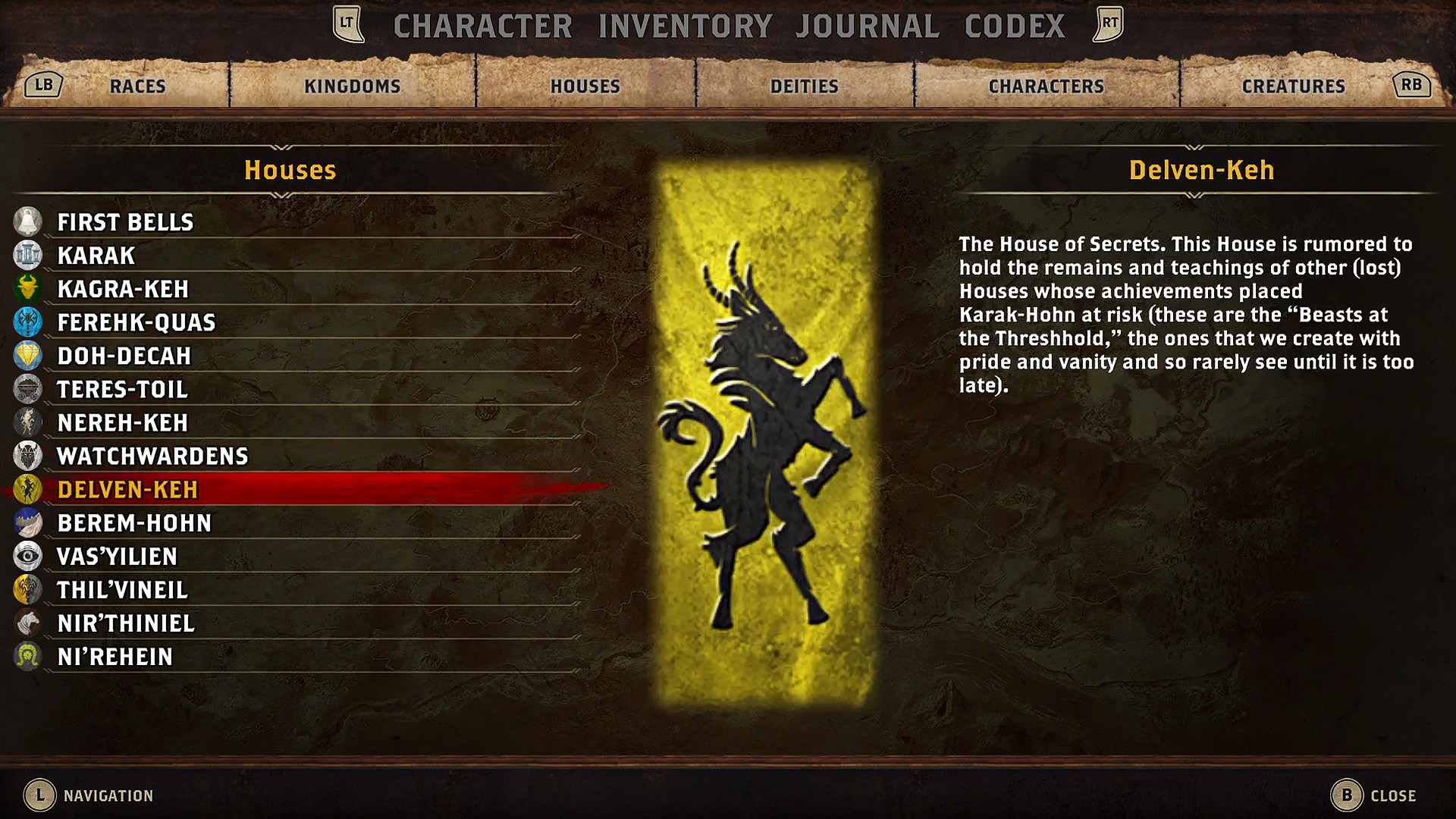The image size is (1456, 819).
Task: Select the First Bells house crest icon
Action: point(28,222)
